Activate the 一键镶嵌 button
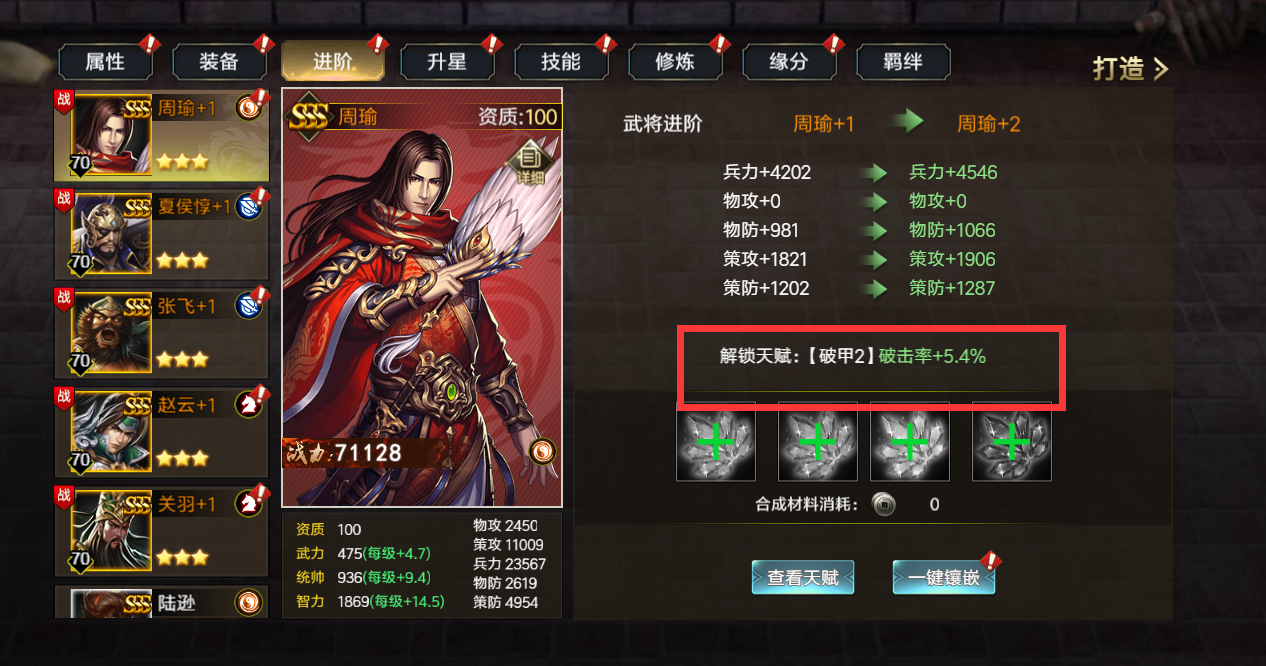 pyautogui.click(x=943, y=577)
